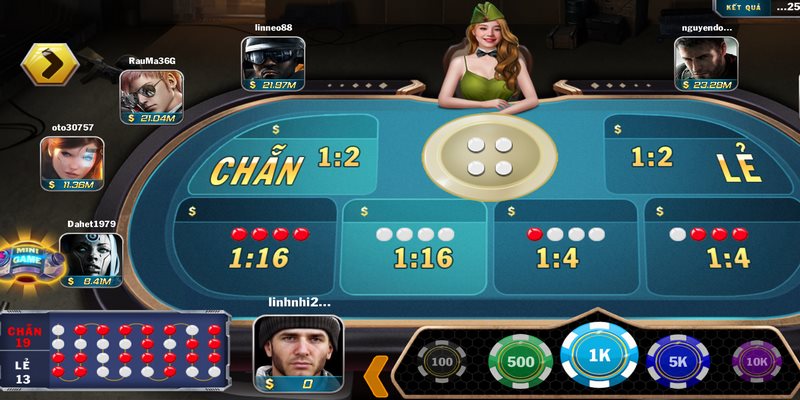Click the orange arrow beside chip tray
800x400 pixels.
375,375
